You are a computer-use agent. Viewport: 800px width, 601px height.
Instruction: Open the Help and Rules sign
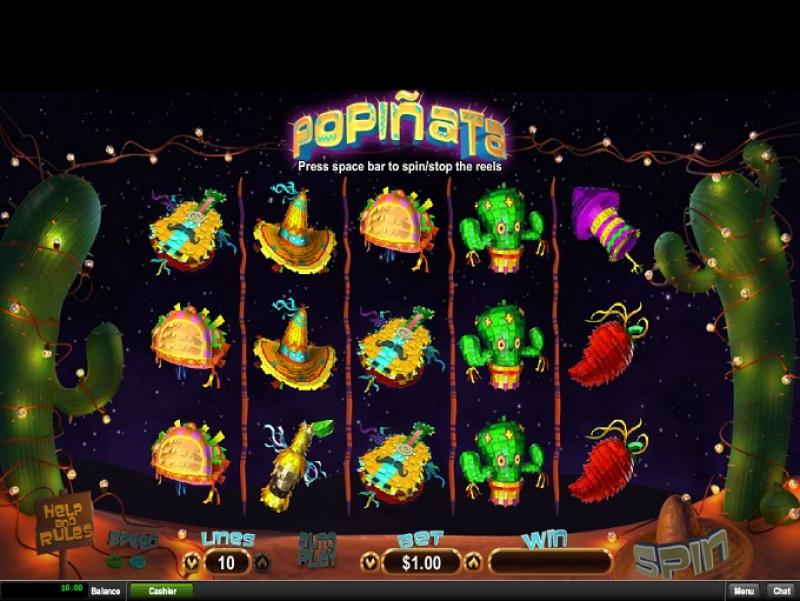click(x=66, y=523)
